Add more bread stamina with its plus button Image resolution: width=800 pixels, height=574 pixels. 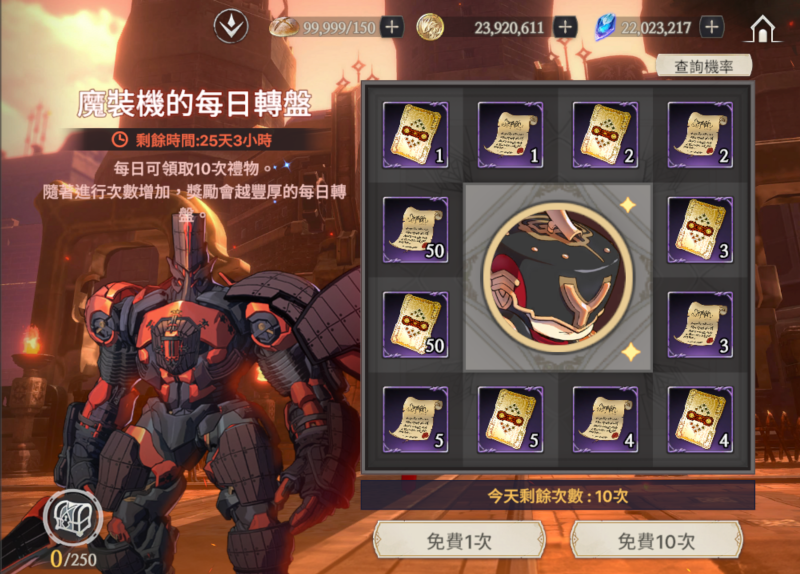(x=392, y=27)
